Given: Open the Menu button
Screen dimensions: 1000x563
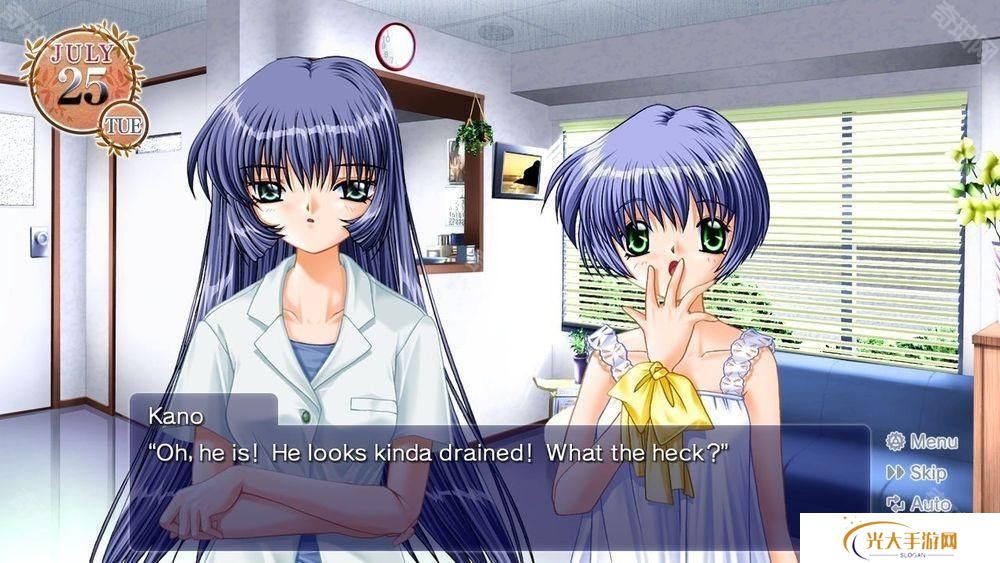Looking at the screenshot, I should [921, 441].
